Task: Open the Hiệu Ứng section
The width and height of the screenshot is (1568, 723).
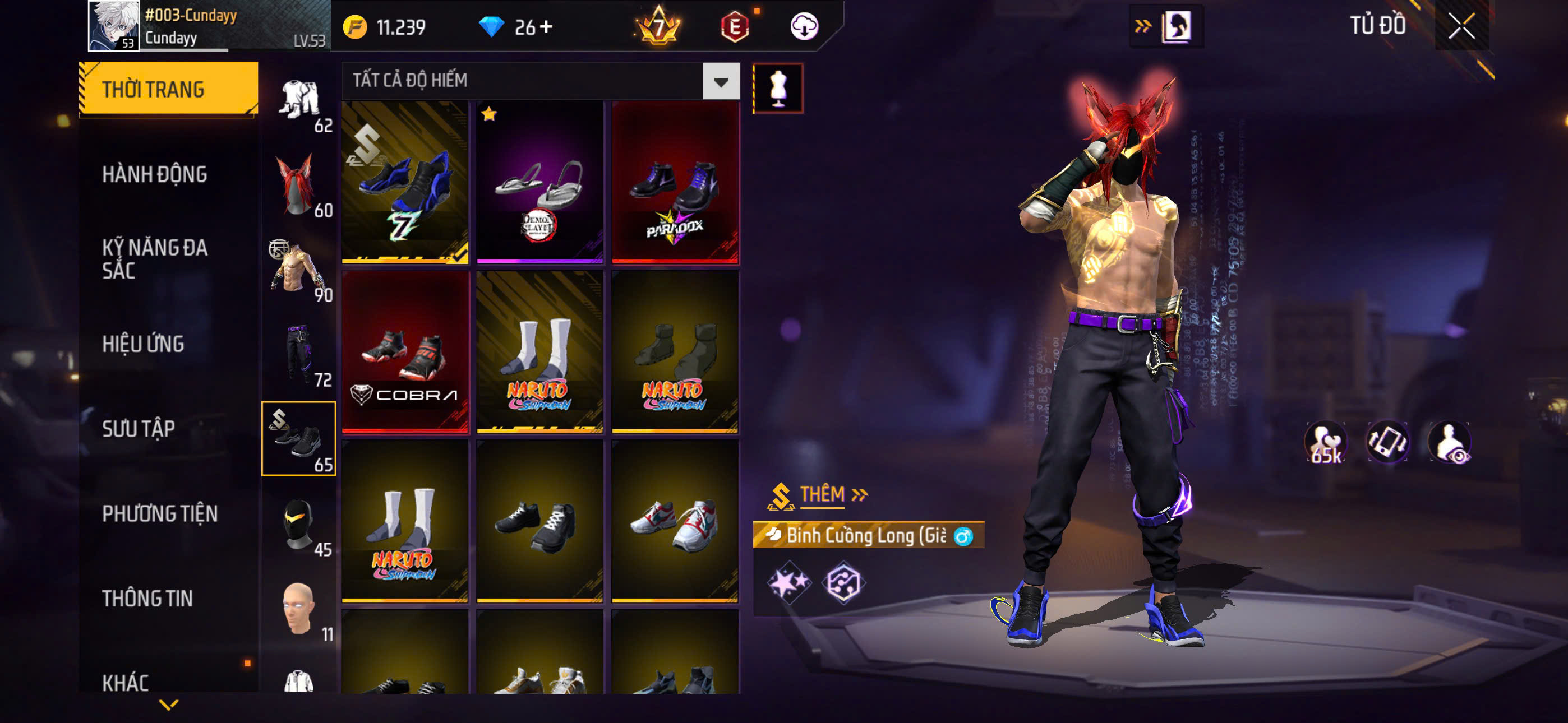Action: click(x=143, y=345)
